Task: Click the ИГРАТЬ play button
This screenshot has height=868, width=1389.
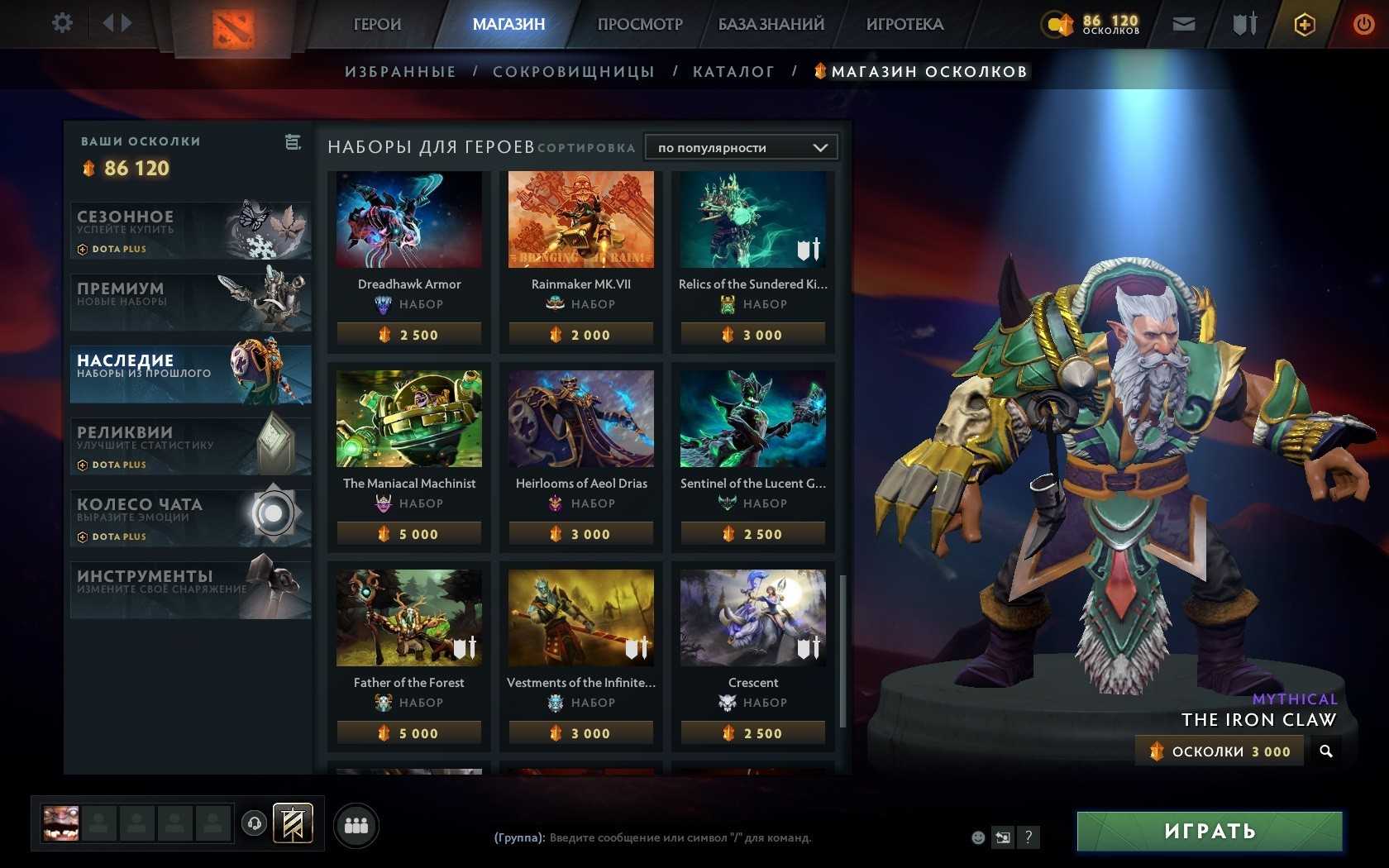Action: click(1209, 831)
